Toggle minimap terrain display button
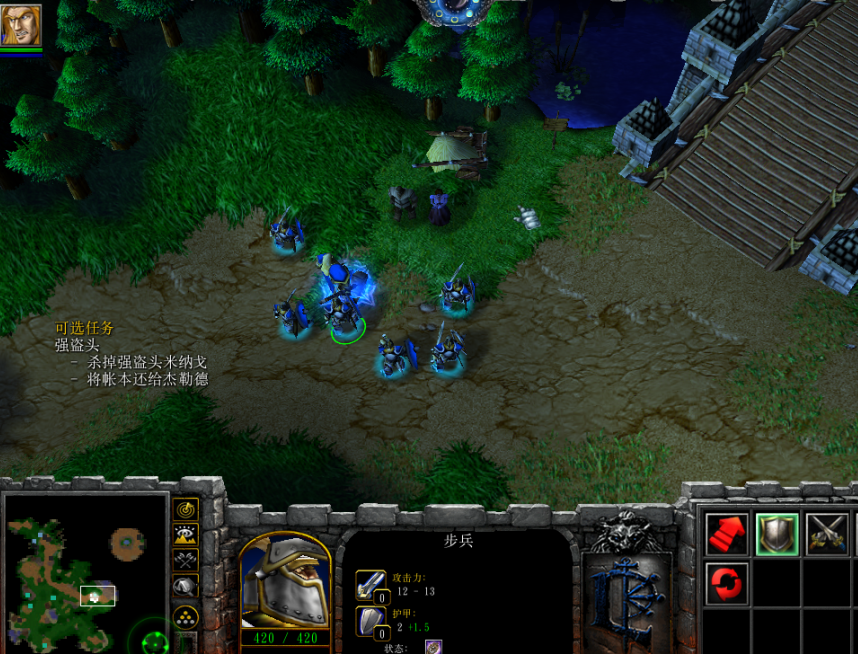The height and width of the screenshot is (654, 858). coord(186,535)
